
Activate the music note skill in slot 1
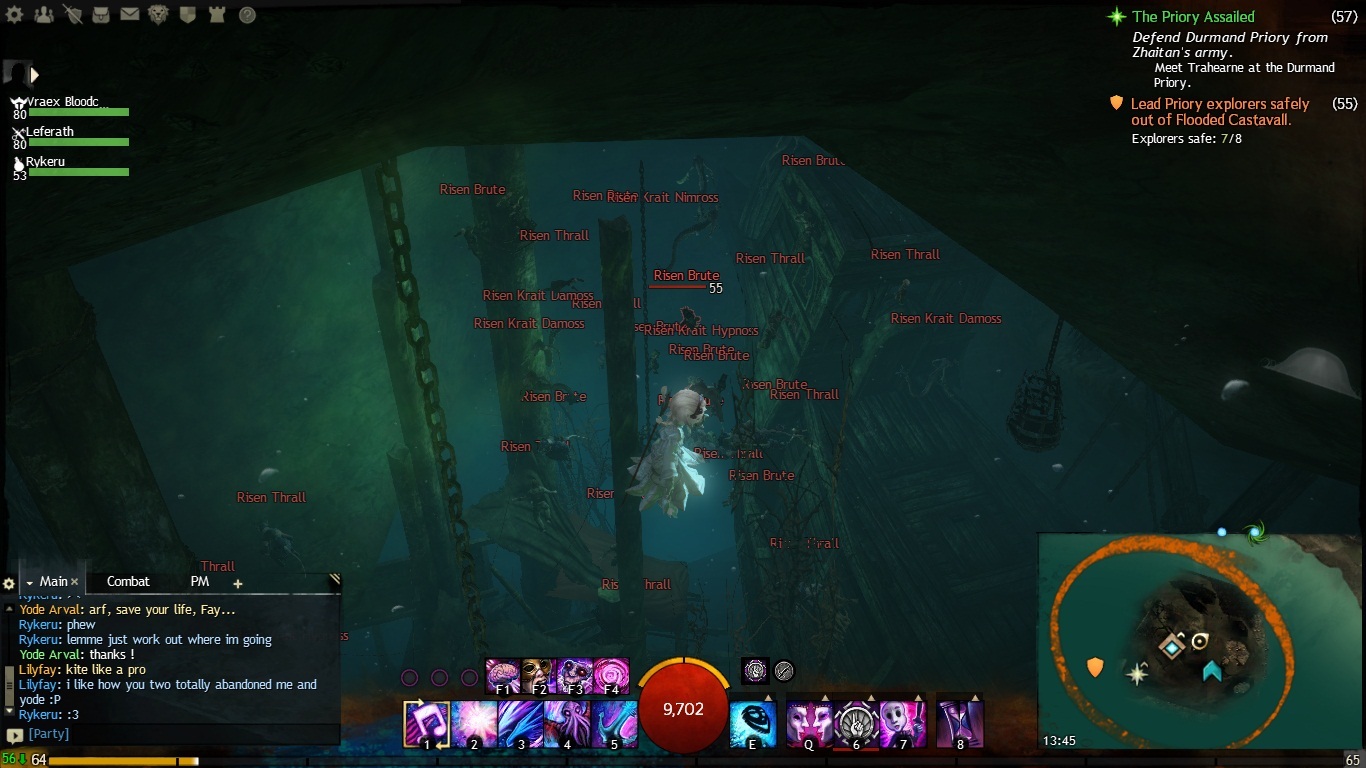click(426, 723)
